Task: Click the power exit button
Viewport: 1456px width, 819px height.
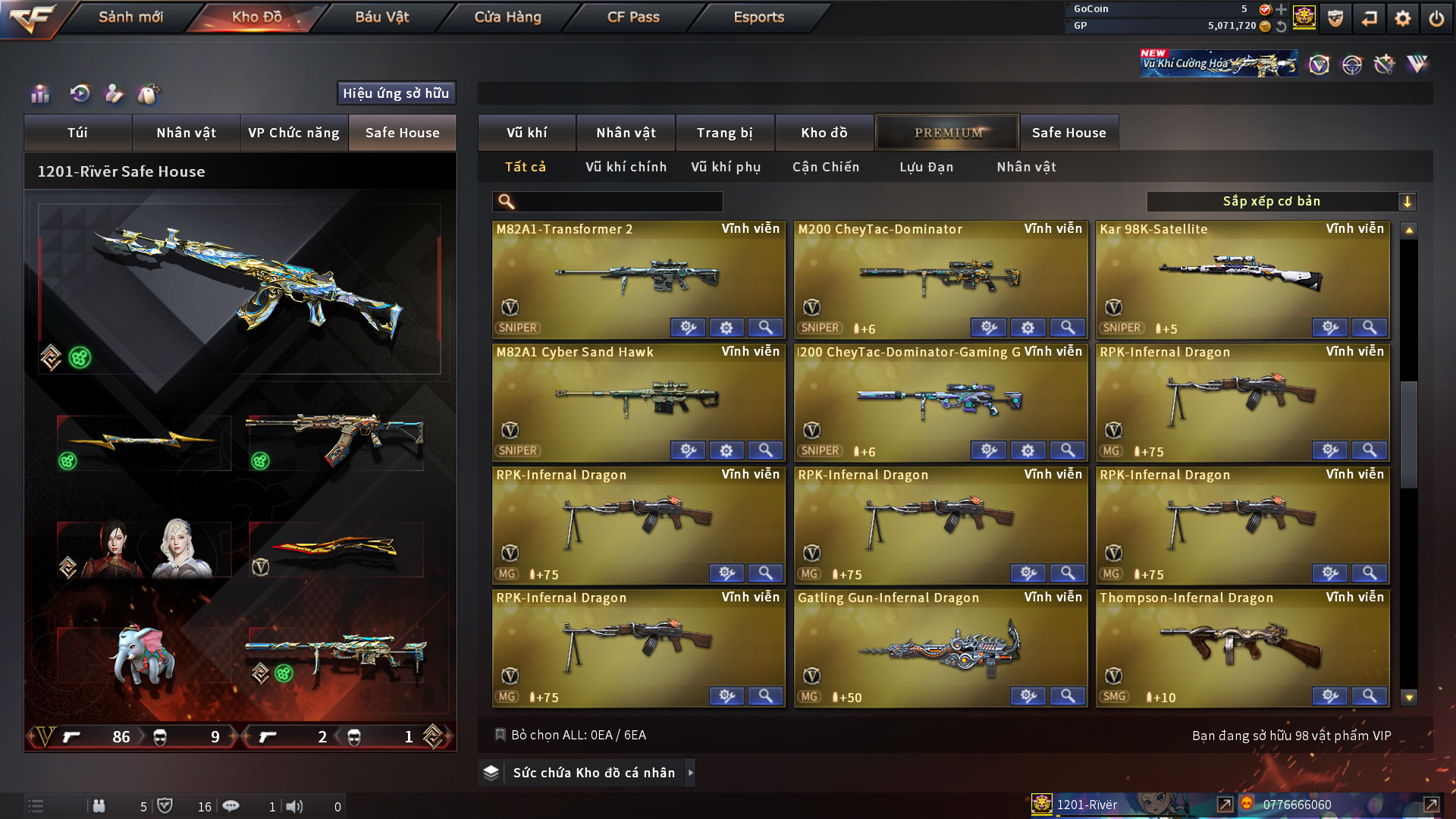Action: click(x=1436, y=18)
